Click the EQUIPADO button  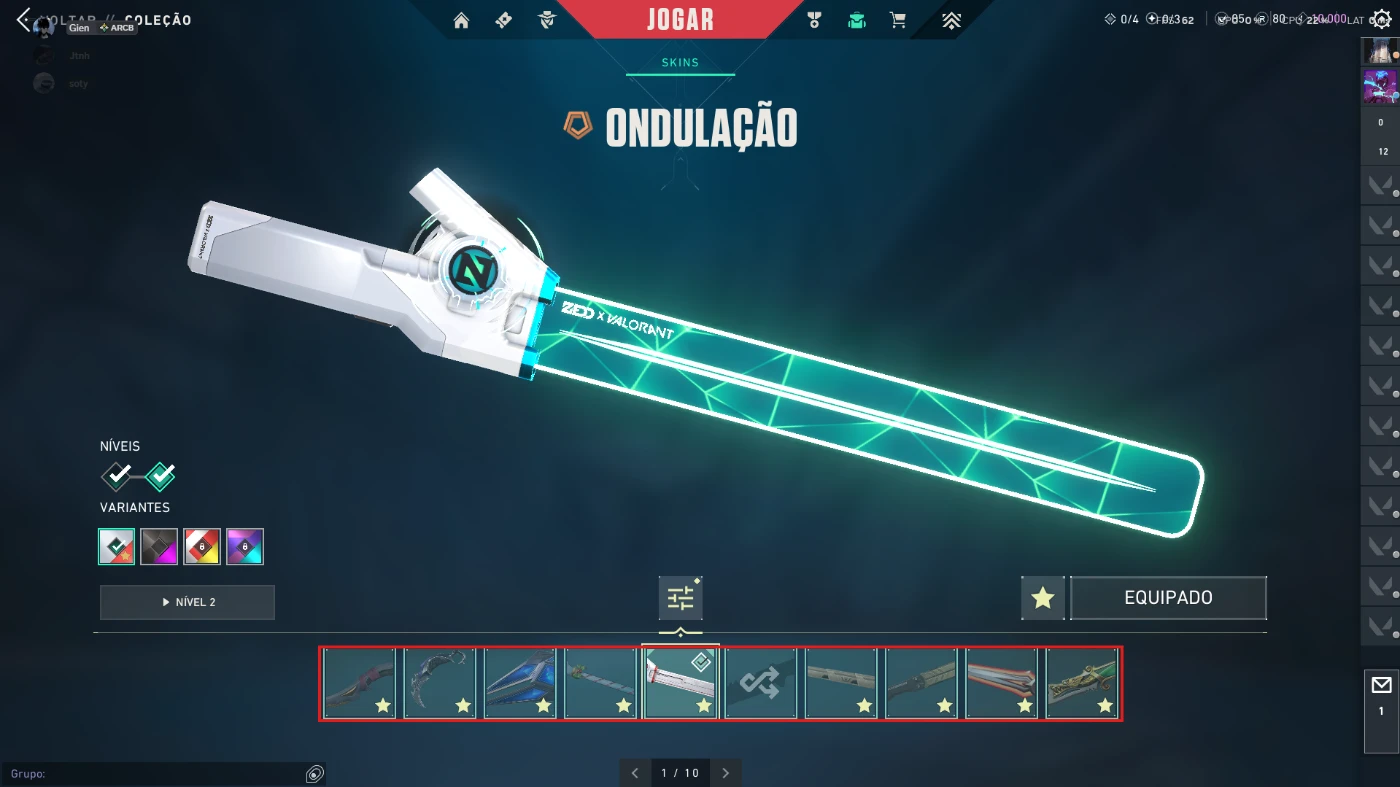pos(1168,597)
